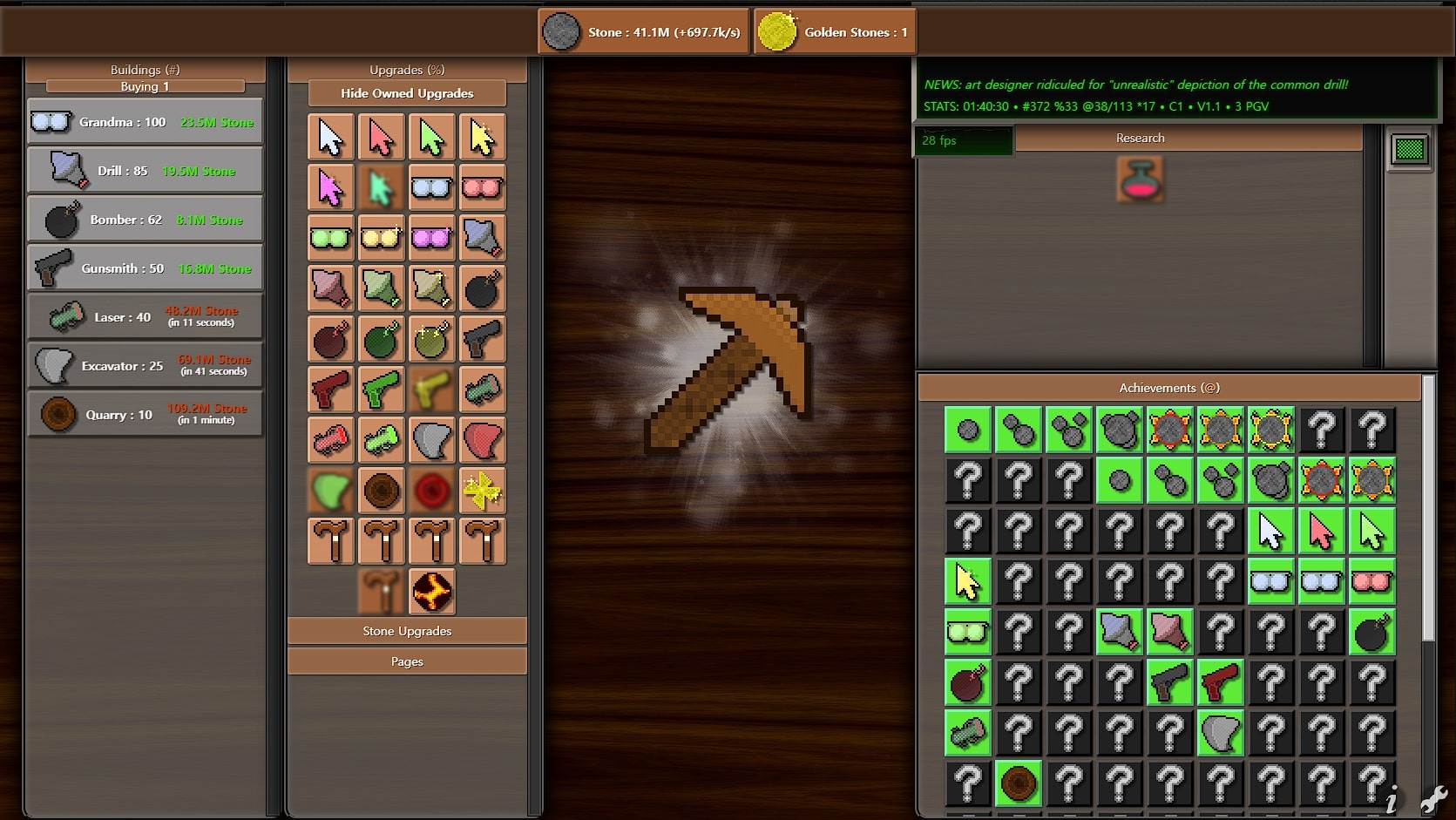This screenshot has height=820, width=1456.
Task: Click Hide Owned Upgrades button
Action: [x=407, y=93]
